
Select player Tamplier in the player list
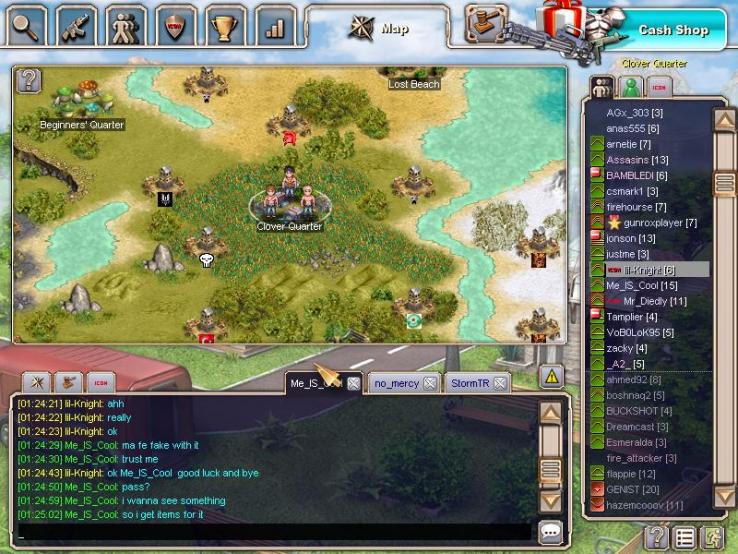pyautogui.click(x=631, y=317)
